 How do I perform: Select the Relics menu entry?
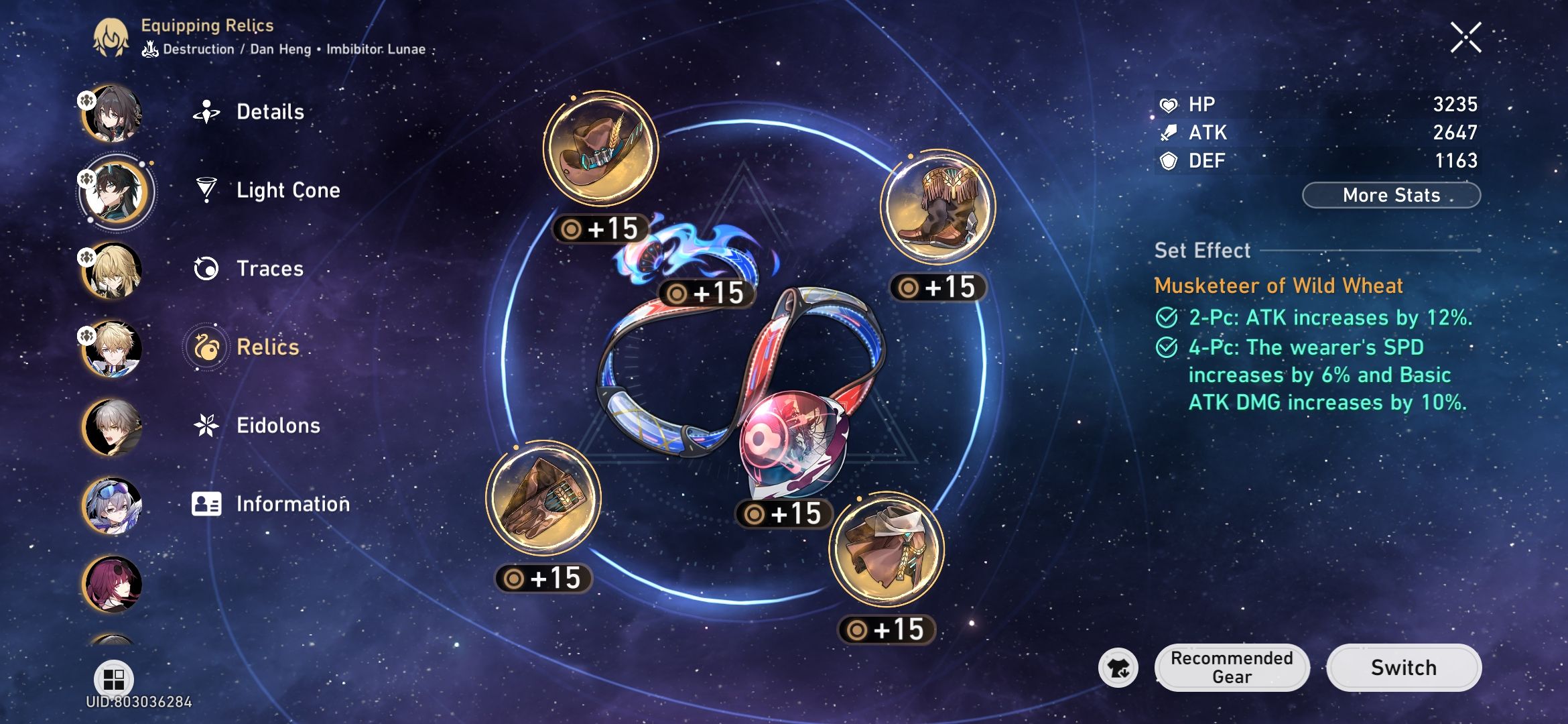point(267,347)
